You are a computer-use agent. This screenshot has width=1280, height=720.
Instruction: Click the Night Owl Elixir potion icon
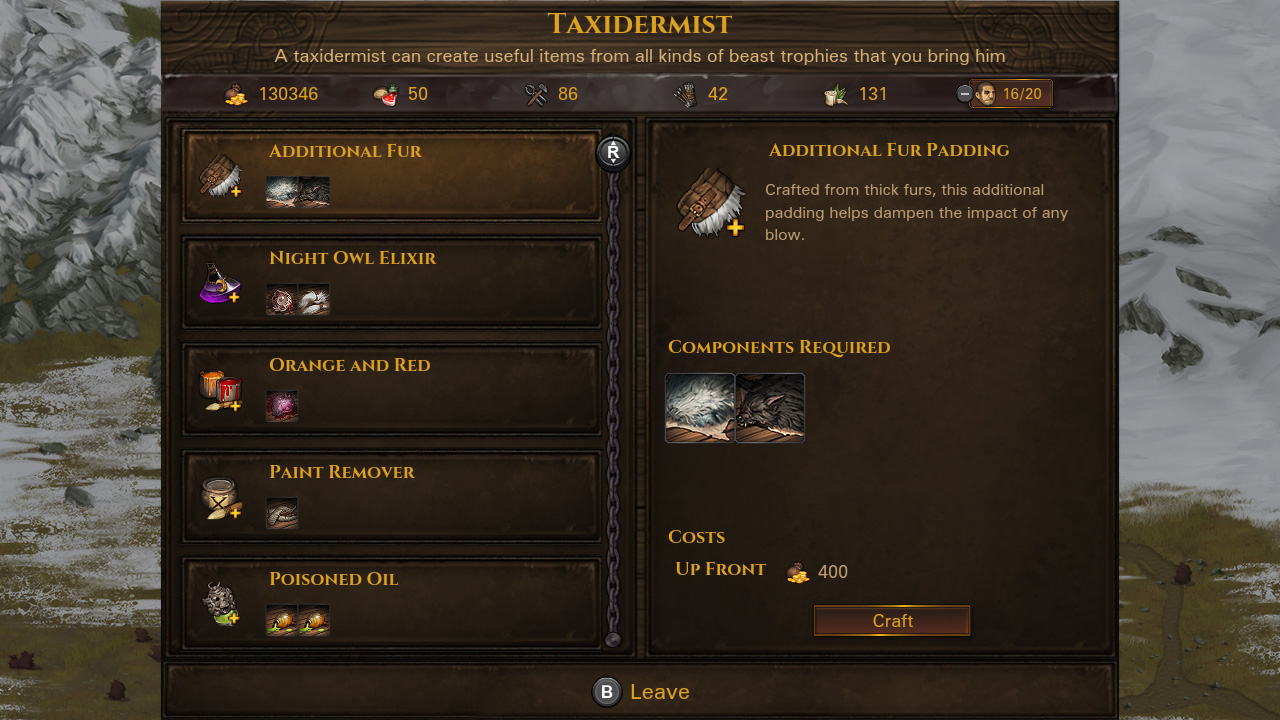pos(222,284)
